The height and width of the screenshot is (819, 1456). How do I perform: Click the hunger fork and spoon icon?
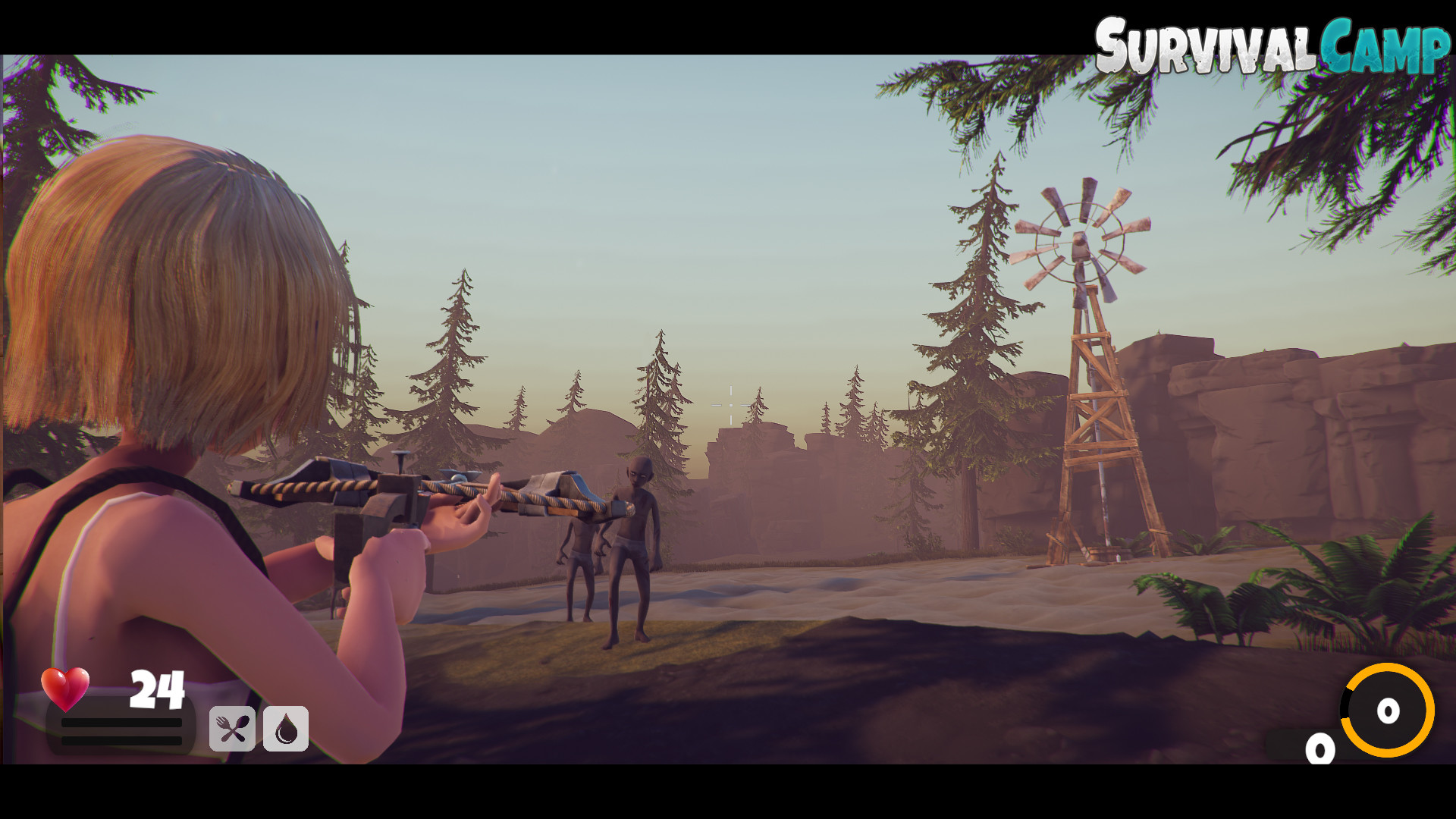233,730
